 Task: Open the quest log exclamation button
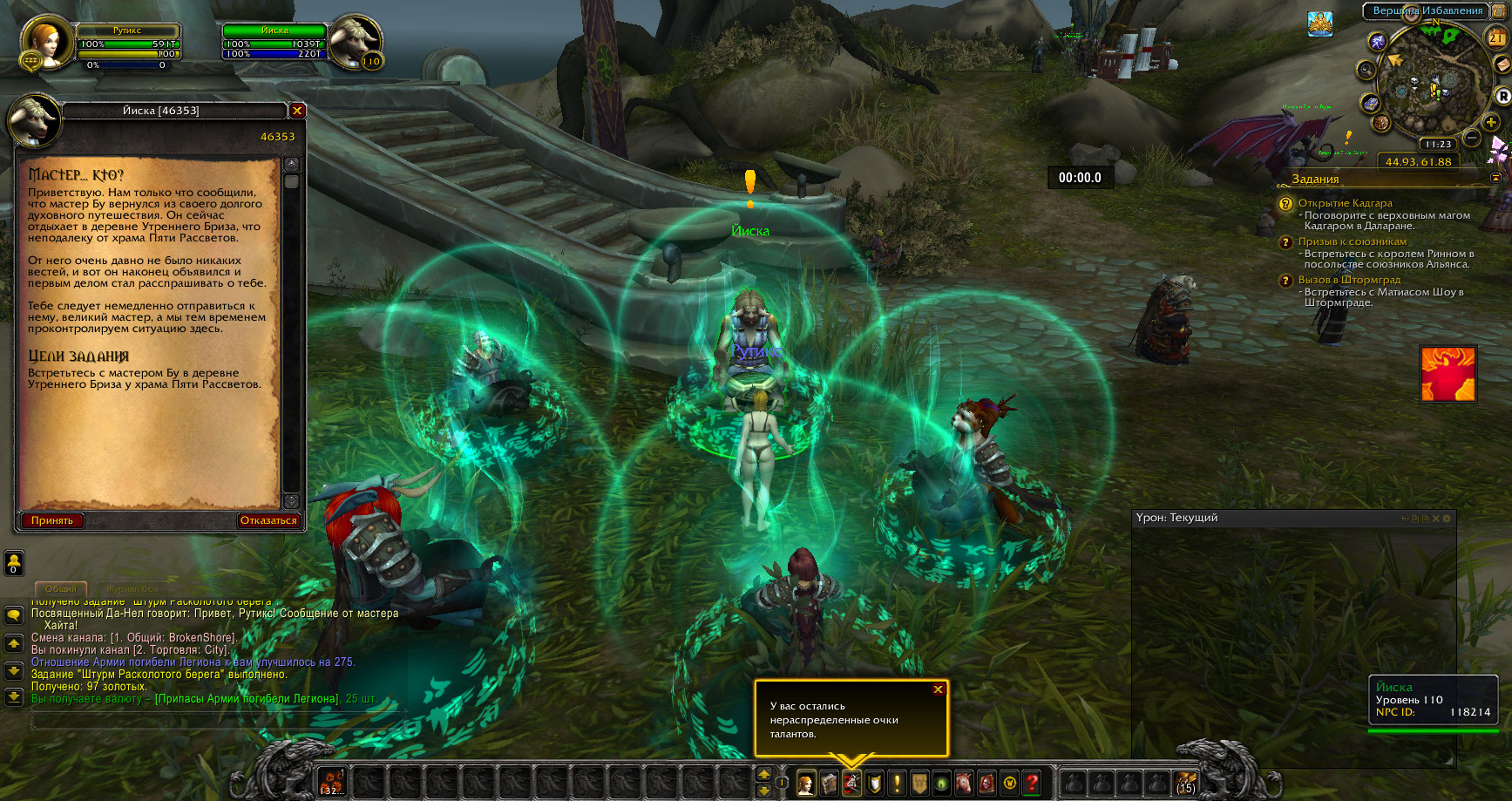[897, 784]
